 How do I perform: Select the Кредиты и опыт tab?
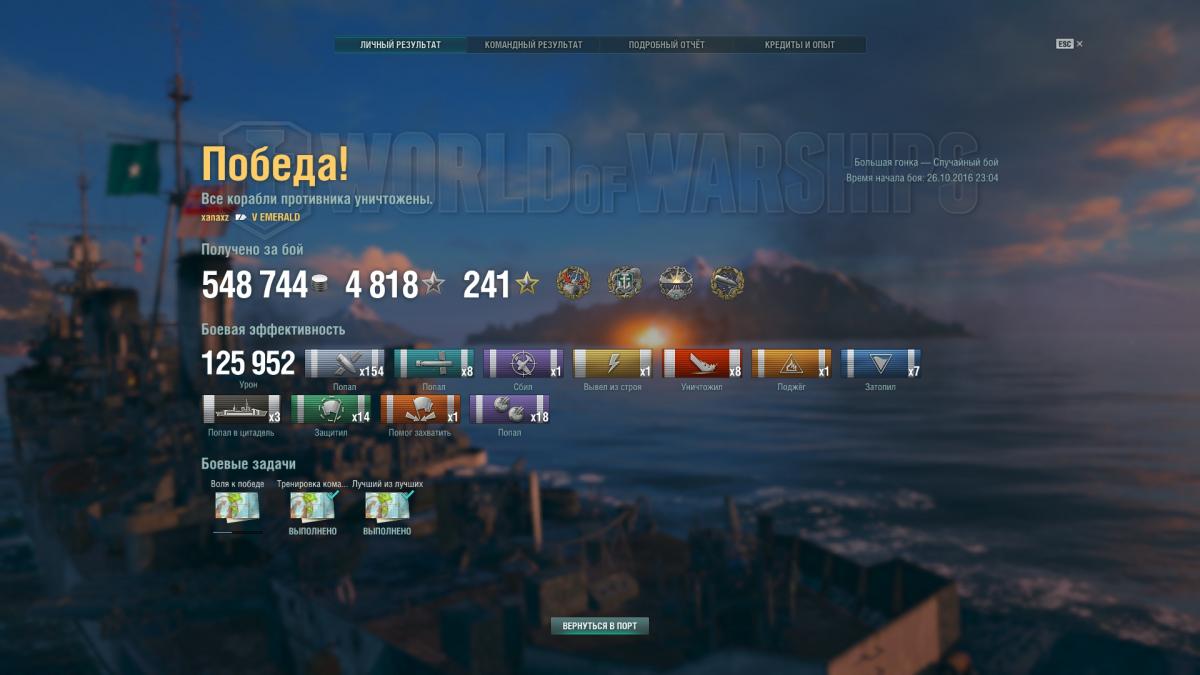(799, 45)
